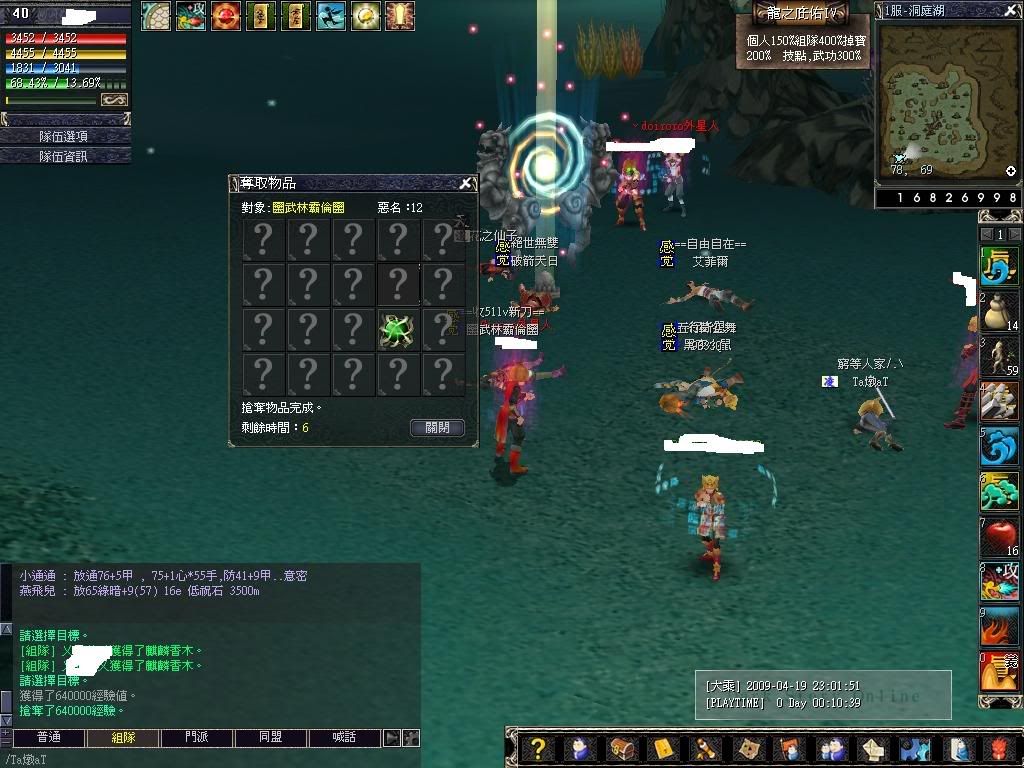
Task: Click the turtle shell buff icon
Action: 155,16
